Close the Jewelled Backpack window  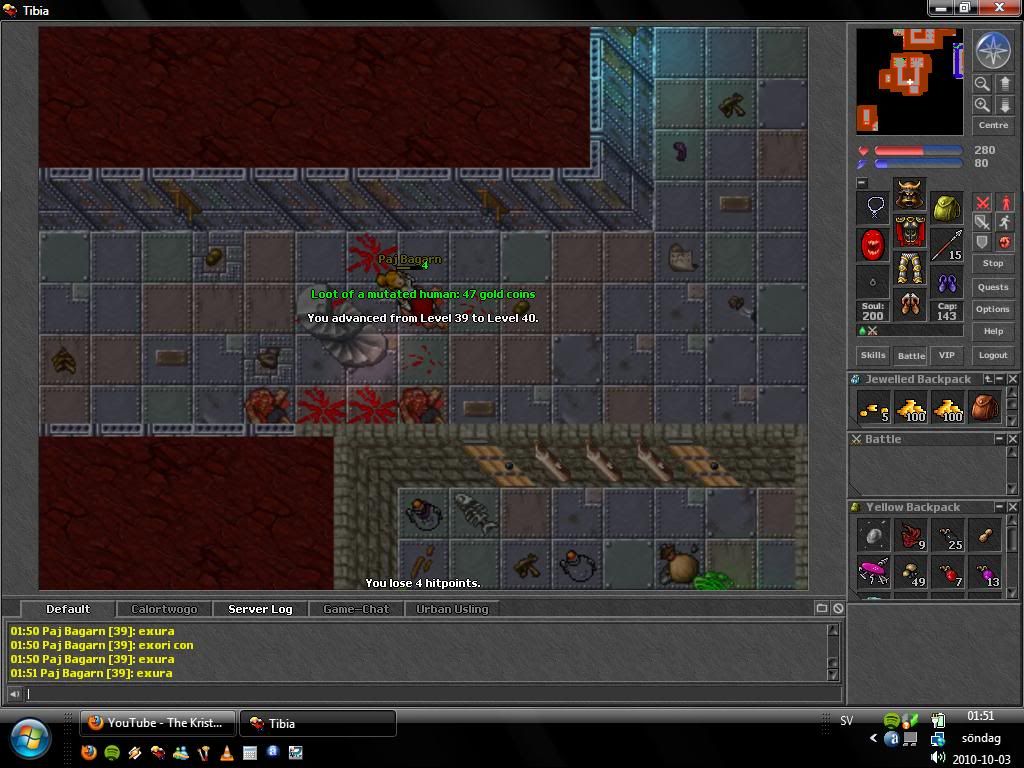click(x=1013, y=379)
